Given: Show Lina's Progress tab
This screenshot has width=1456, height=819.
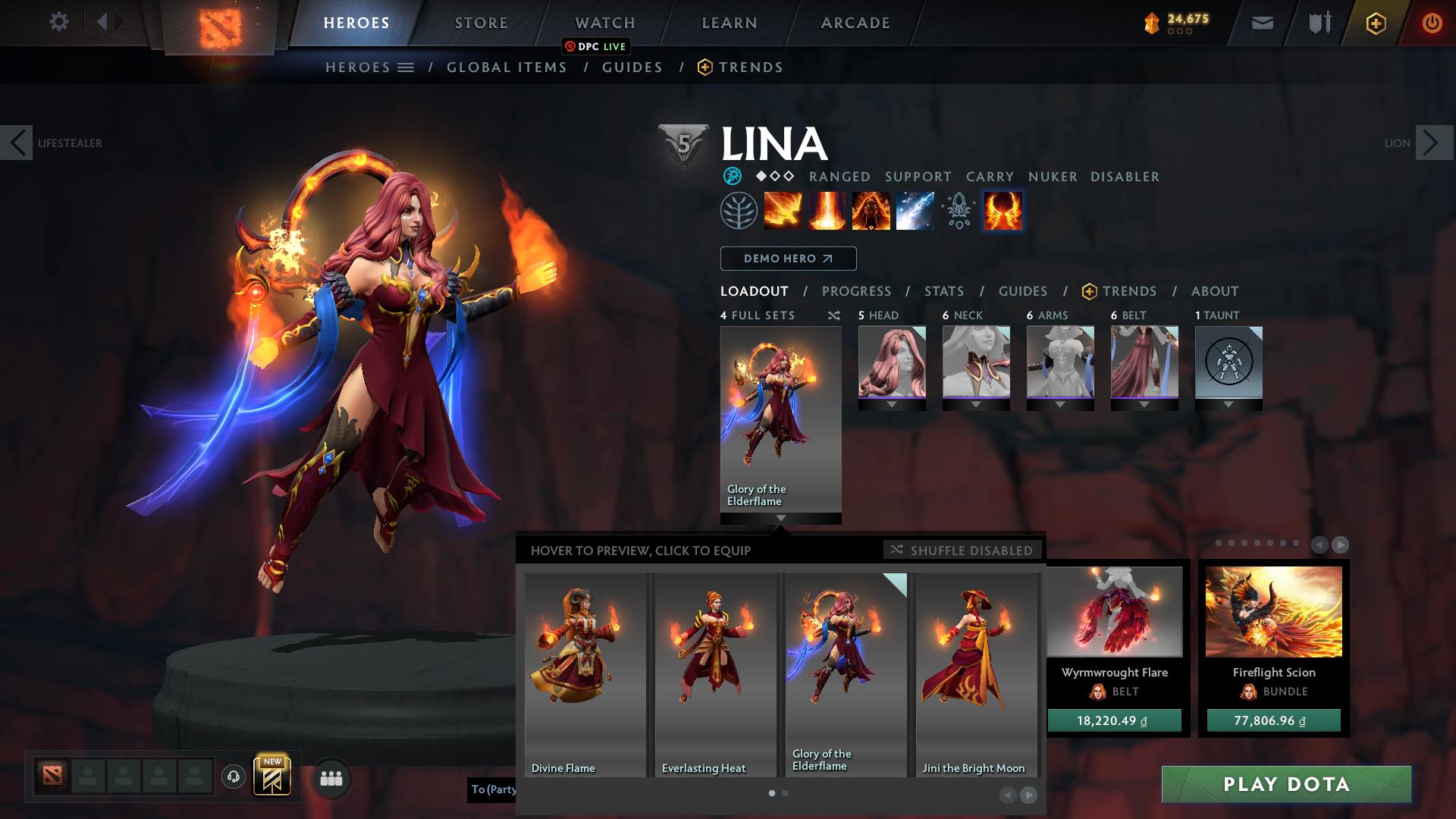Looking at the screenshot, I should tap(856, 291).
